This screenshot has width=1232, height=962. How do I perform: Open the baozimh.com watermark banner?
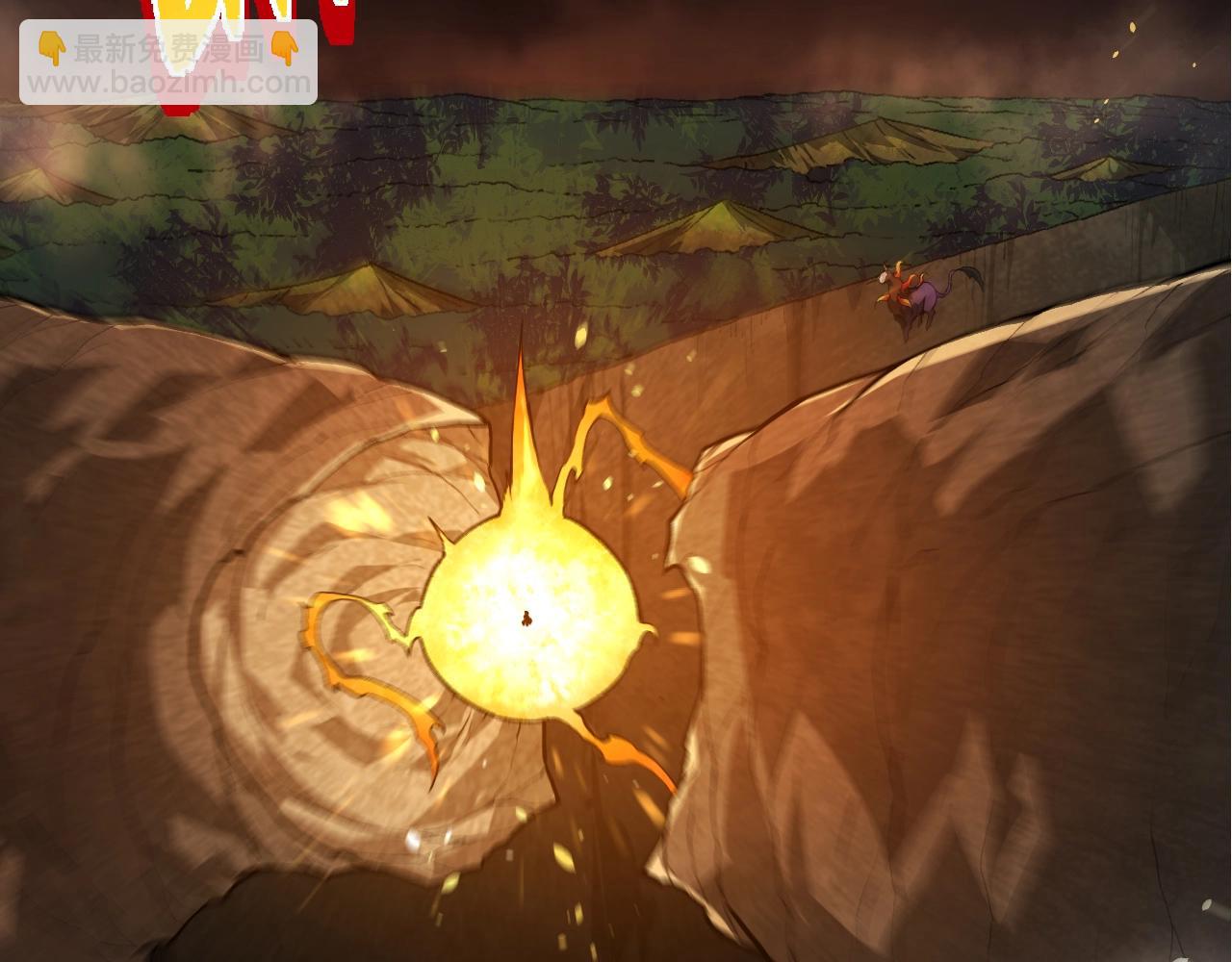[x=168, y=63]
